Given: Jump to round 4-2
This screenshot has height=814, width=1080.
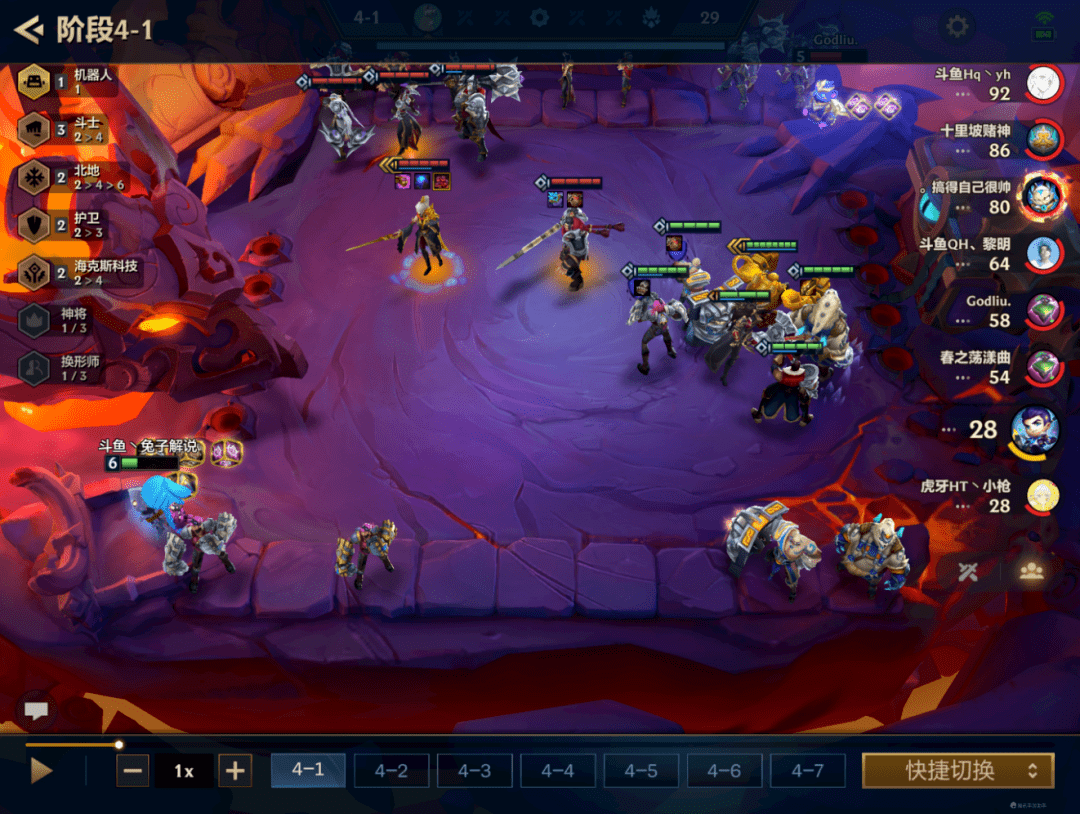Looking at the screenshot, I should tap(391, 771).
